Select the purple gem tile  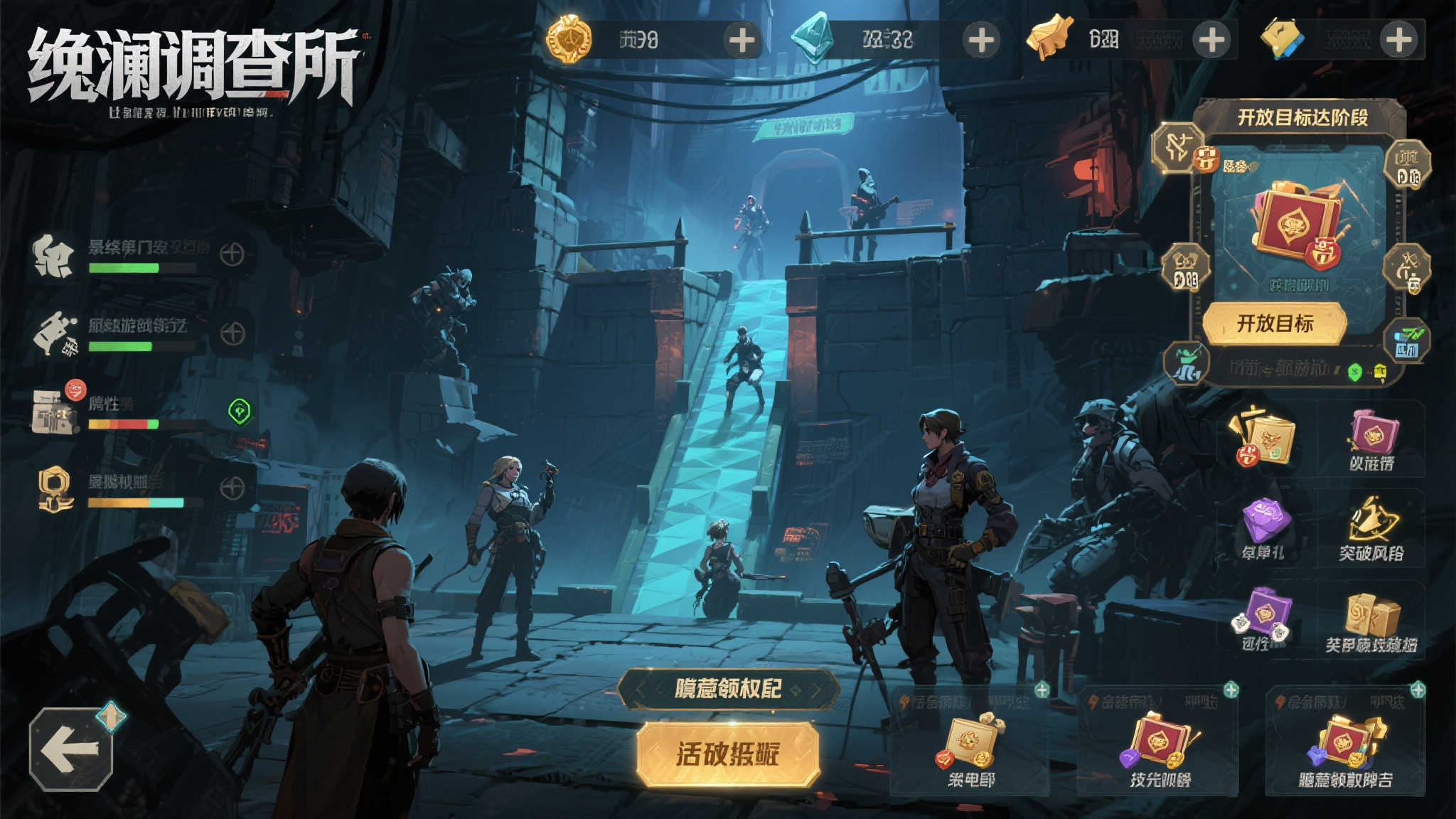tap(1263, 528)
